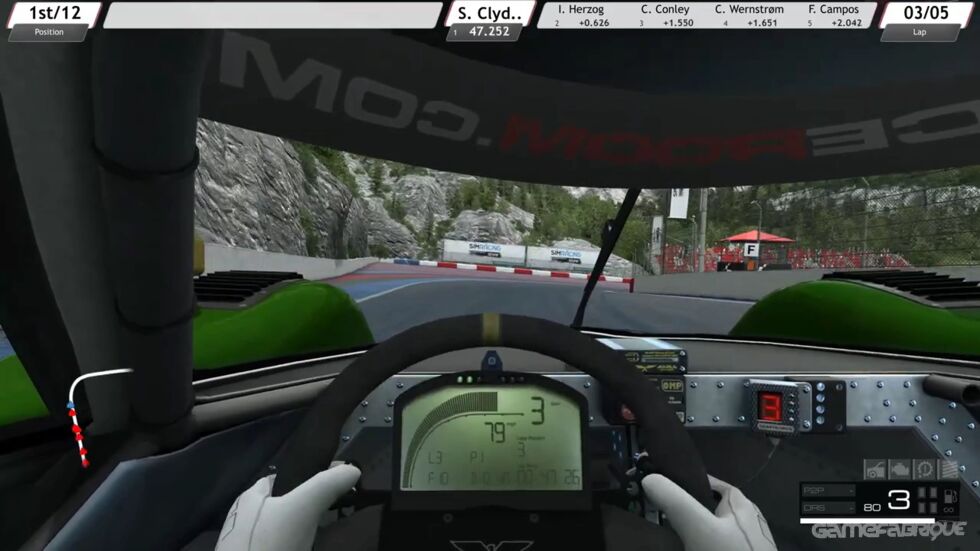980x551 pixels.
Task: Click the leader S. Clyd.. panel
Action: coord(488,20)
